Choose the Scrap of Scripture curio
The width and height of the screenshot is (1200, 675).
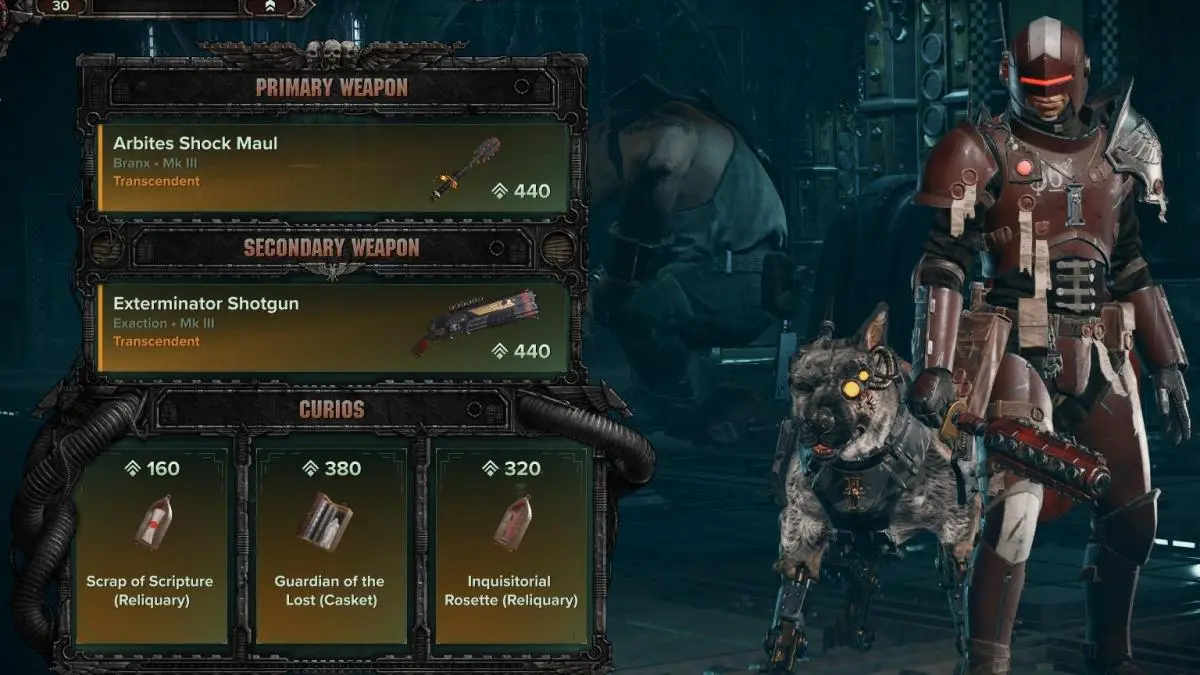[x=150, y=540]
